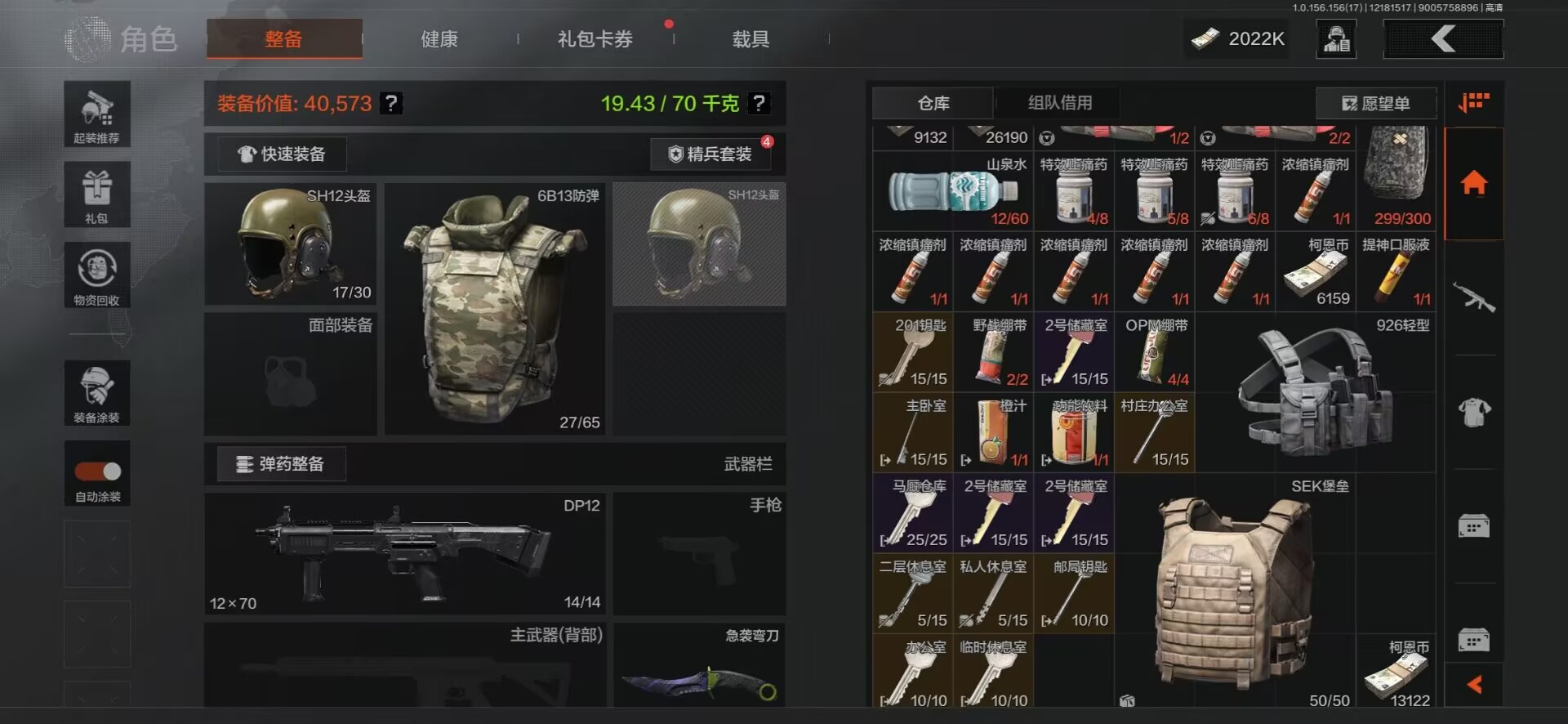The width and height of the screenshot is (1568, 724).
Task: Click the 弹药整备 button
Action: coord(281,464)
